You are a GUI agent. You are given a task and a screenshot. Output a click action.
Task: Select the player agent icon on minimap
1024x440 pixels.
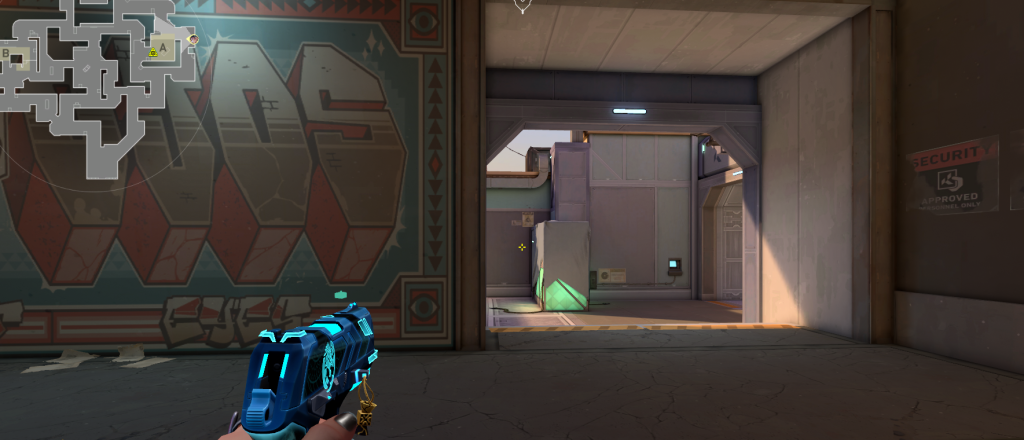tap(193, 40)
